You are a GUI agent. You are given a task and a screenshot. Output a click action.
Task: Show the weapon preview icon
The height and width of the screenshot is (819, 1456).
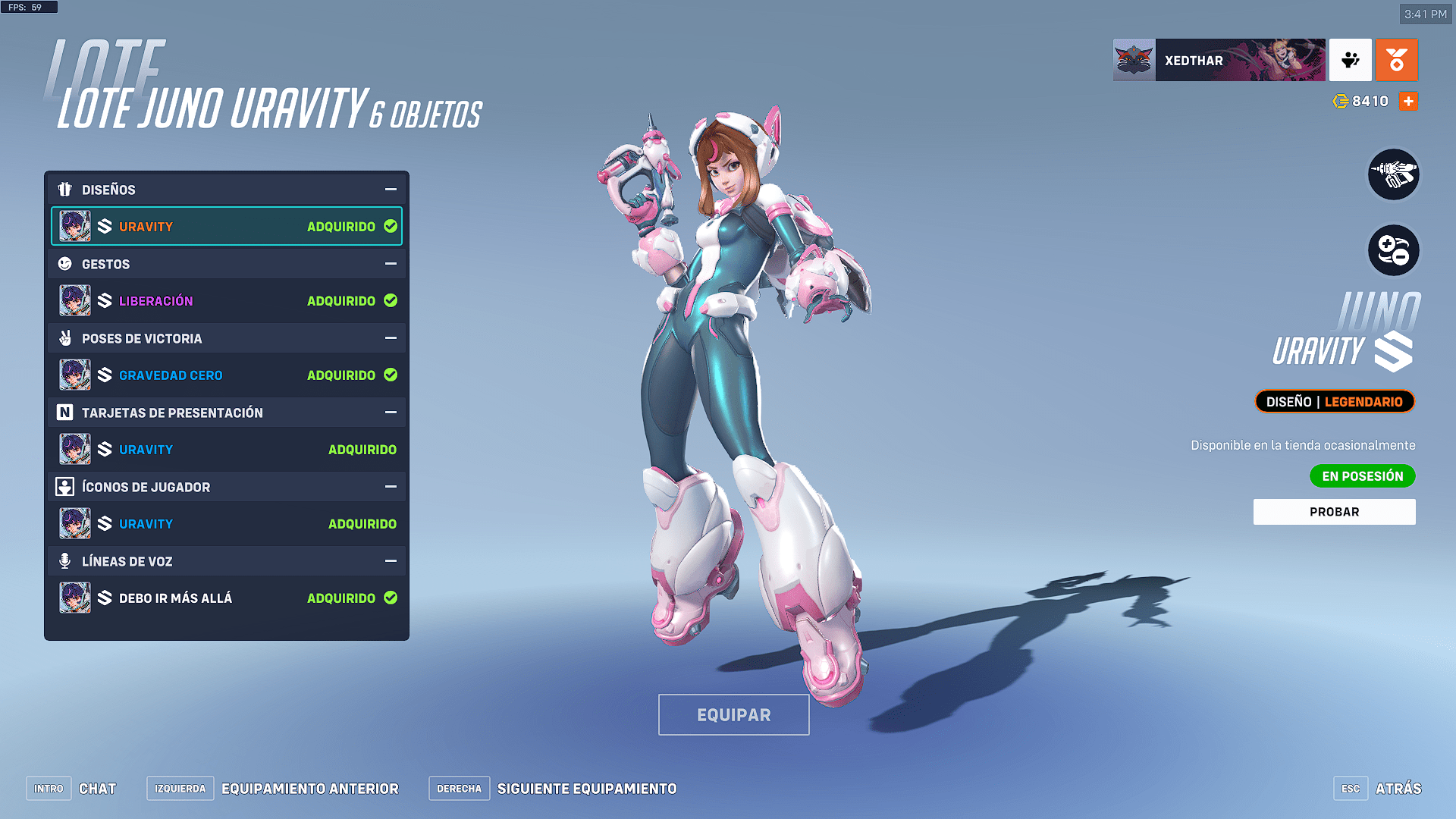[x=1393, y=174]
